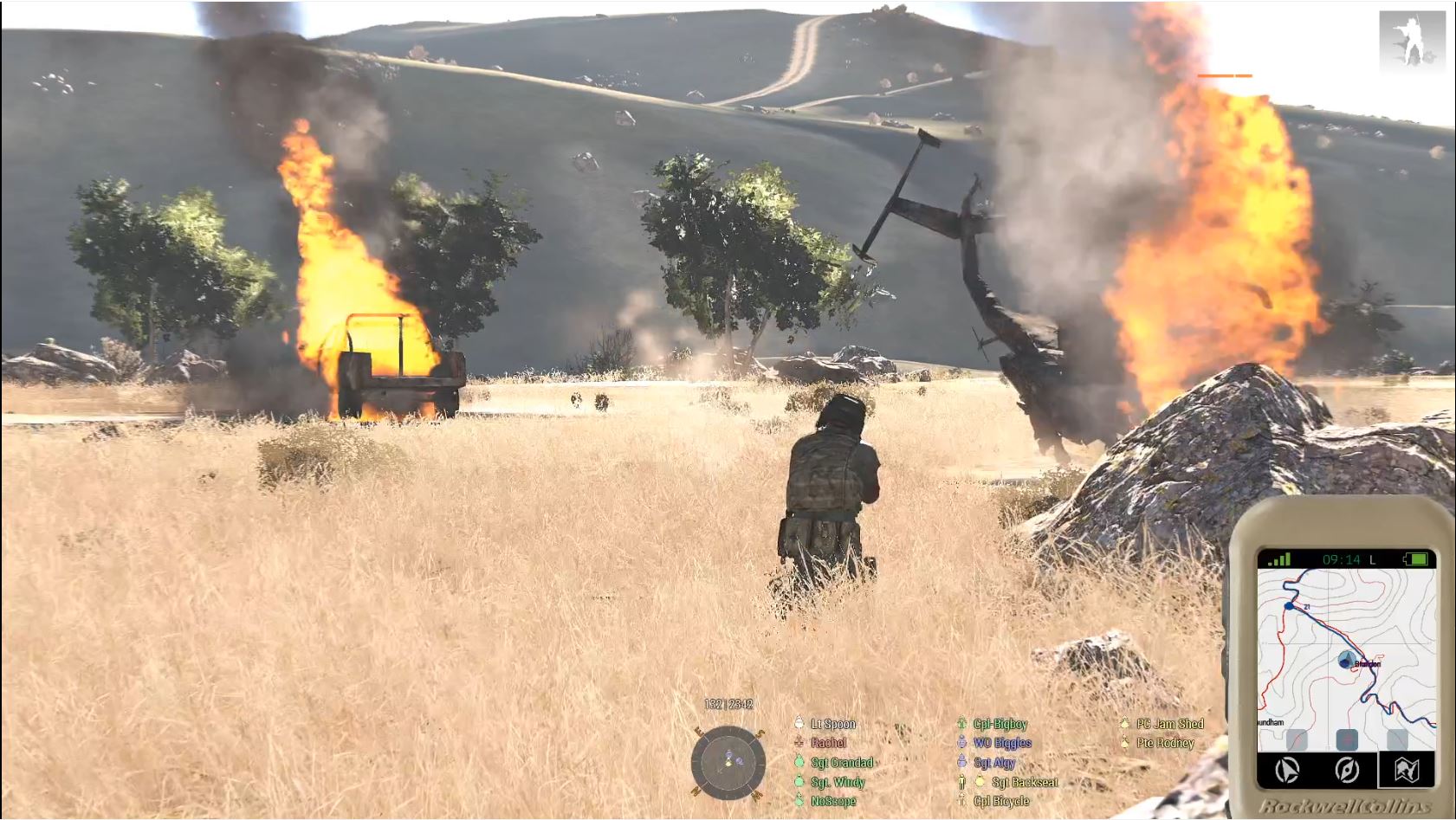The height and width of the screenshot is (820, 1456).
Task: Select NoScope in the squad list
Action: pyautogui.click(x=832, y=801)
